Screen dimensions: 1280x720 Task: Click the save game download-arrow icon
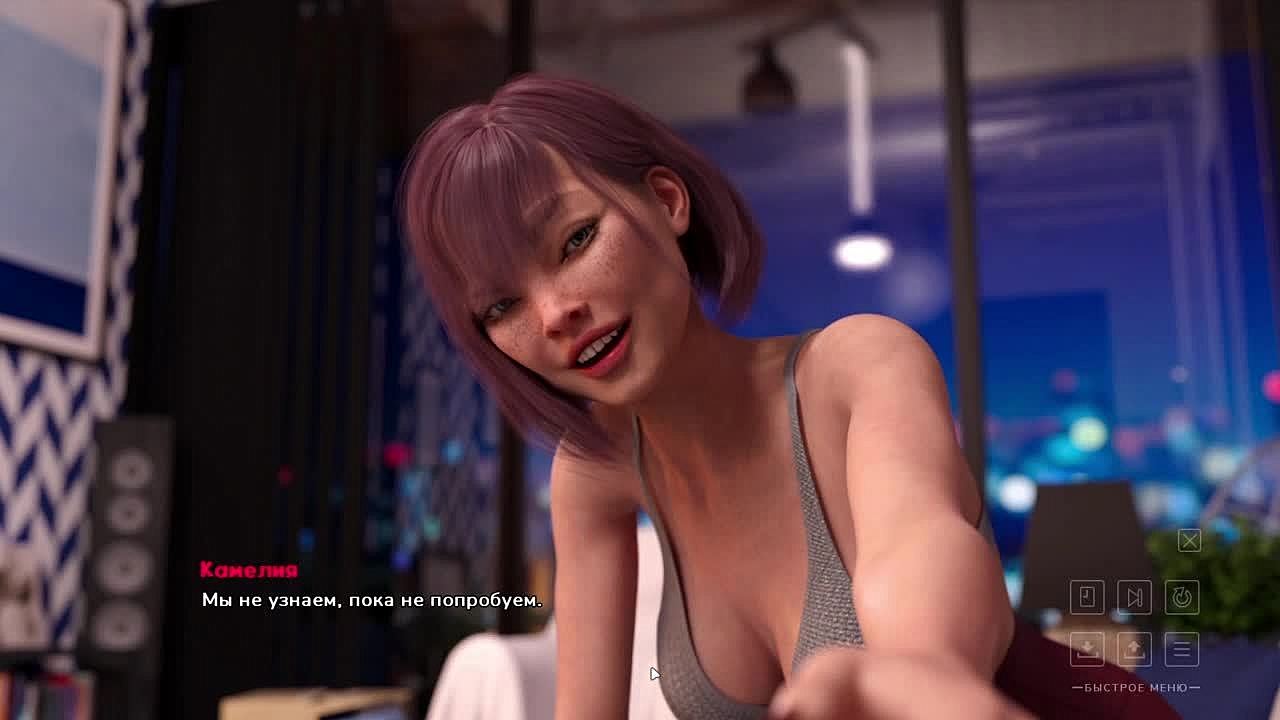[x=1087, y=649]
